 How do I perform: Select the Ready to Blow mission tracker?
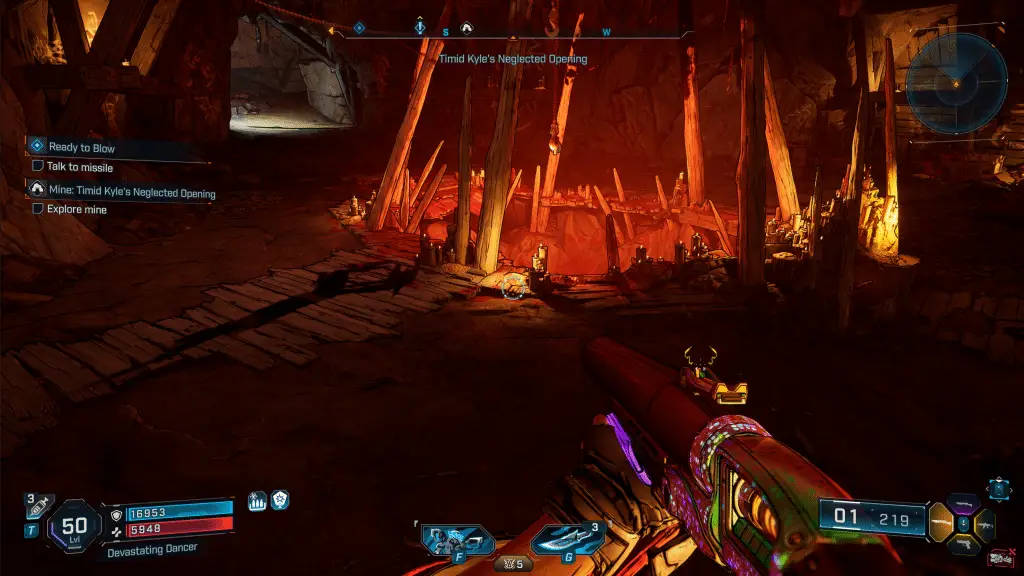81,148
